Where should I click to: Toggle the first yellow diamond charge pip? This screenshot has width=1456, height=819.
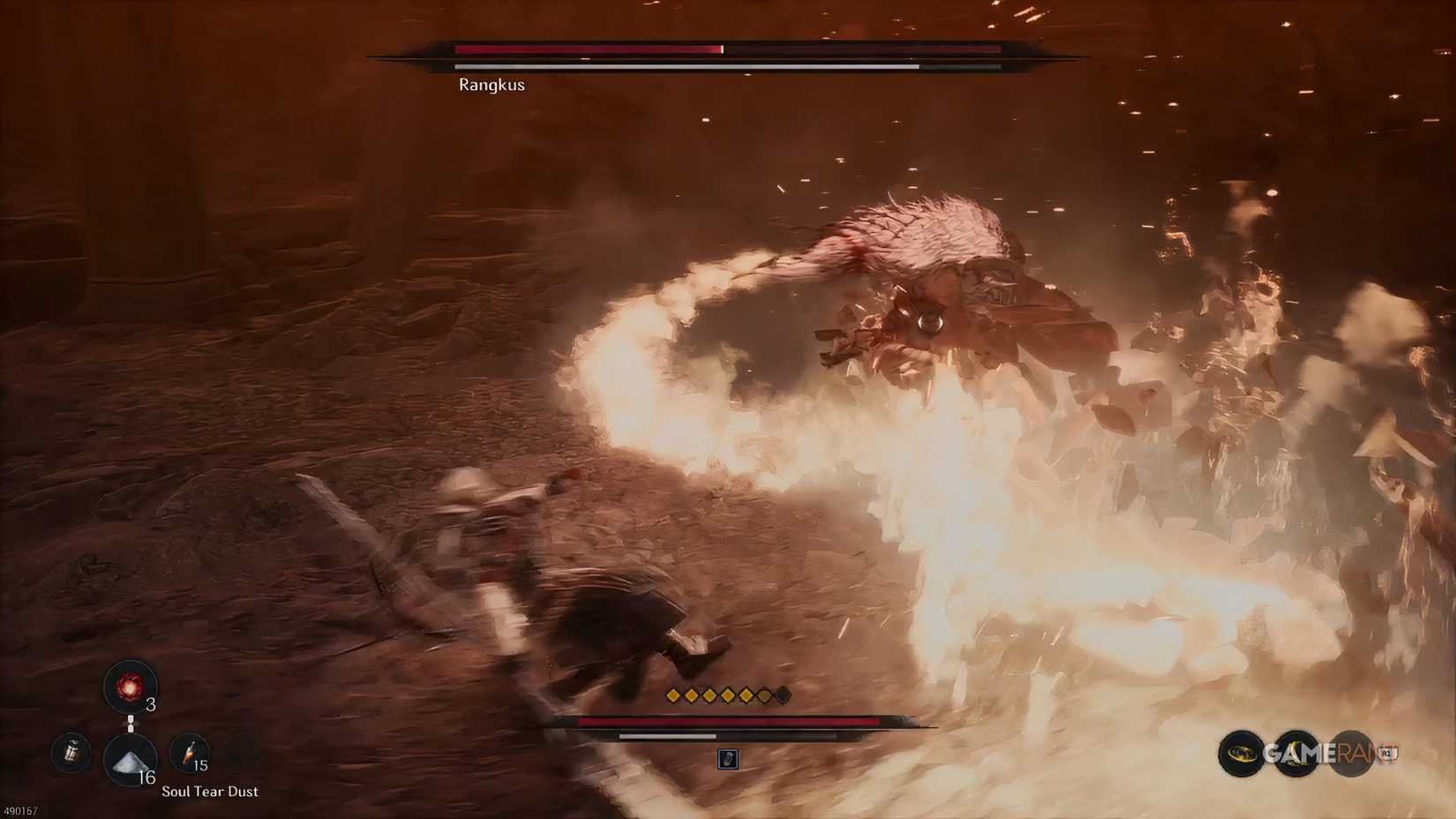point(672,696)
